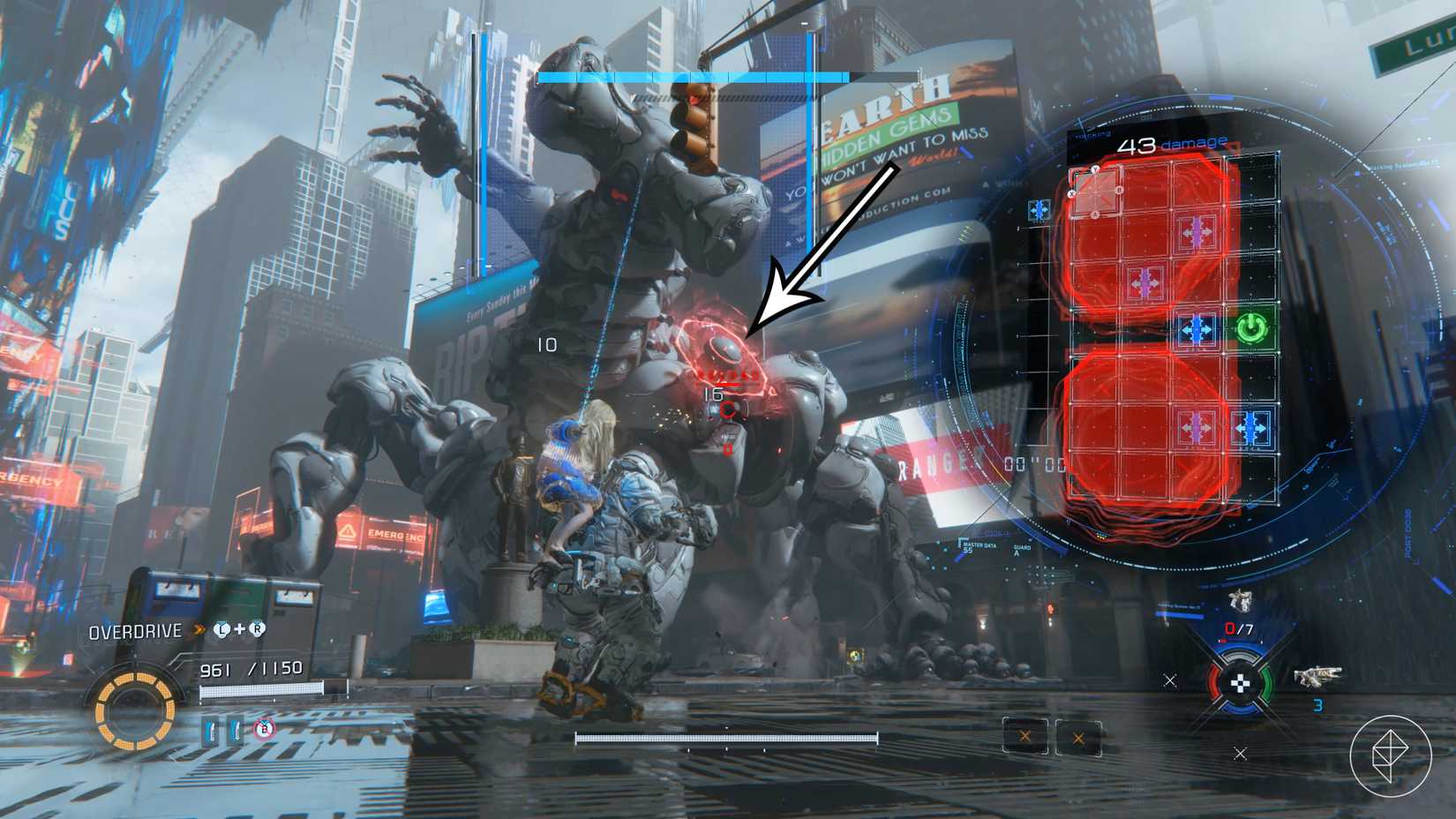The width and height of the screenshot is (1456, 819).
Task: Toggle the highlighted cell with Y/B/A/X face buttons
Action: pos(1095,192)
